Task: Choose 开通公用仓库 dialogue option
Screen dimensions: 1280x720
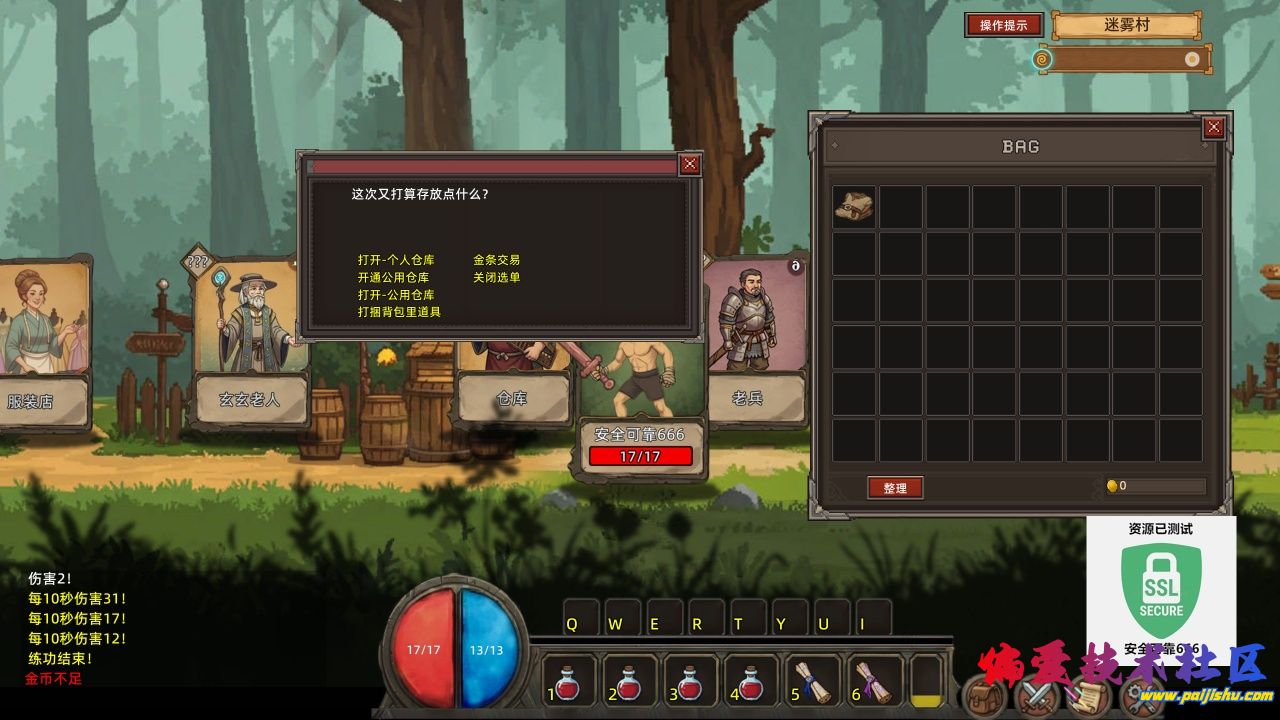Action: [393, 277]
